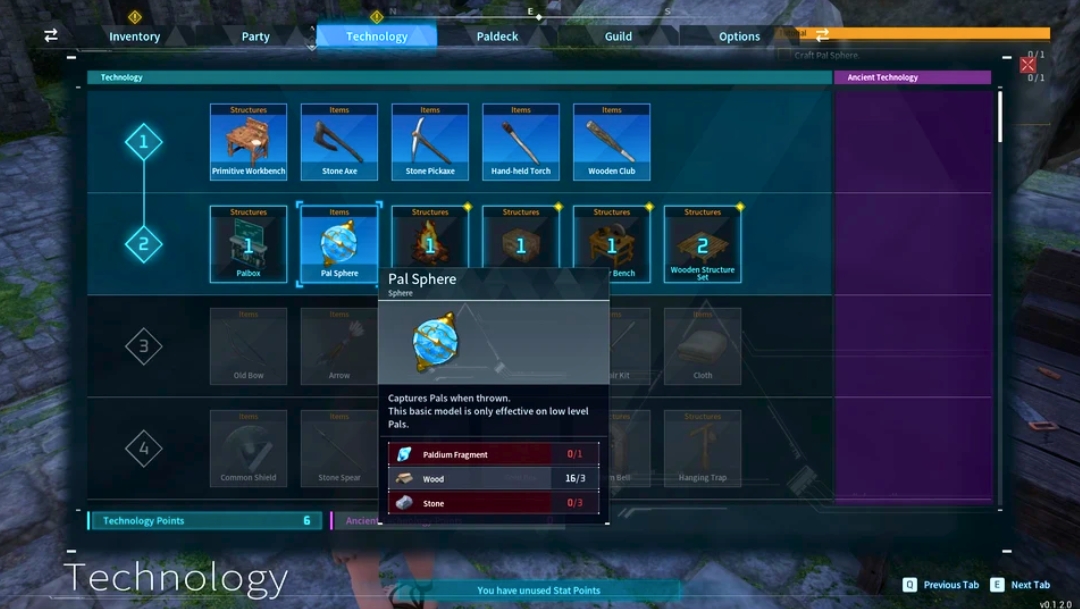The width and height of the screenshot is (1080, 609).
Task: Choose the locked Cloth technology tile
Action: (703, 346)
